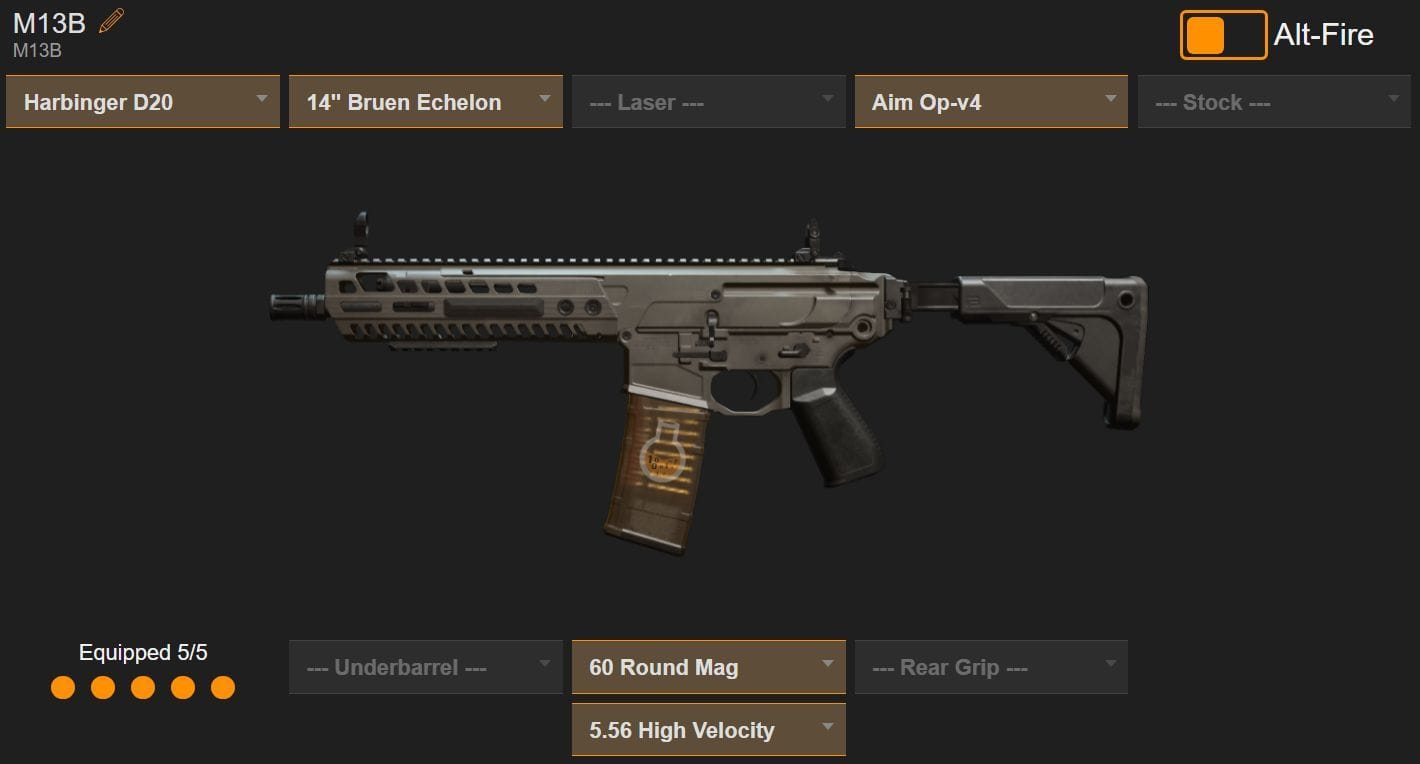The image size is (1420, 764).
Task: Open the Harbinger D20 muzzle dropdown
Action: click(x=142, y=101)
